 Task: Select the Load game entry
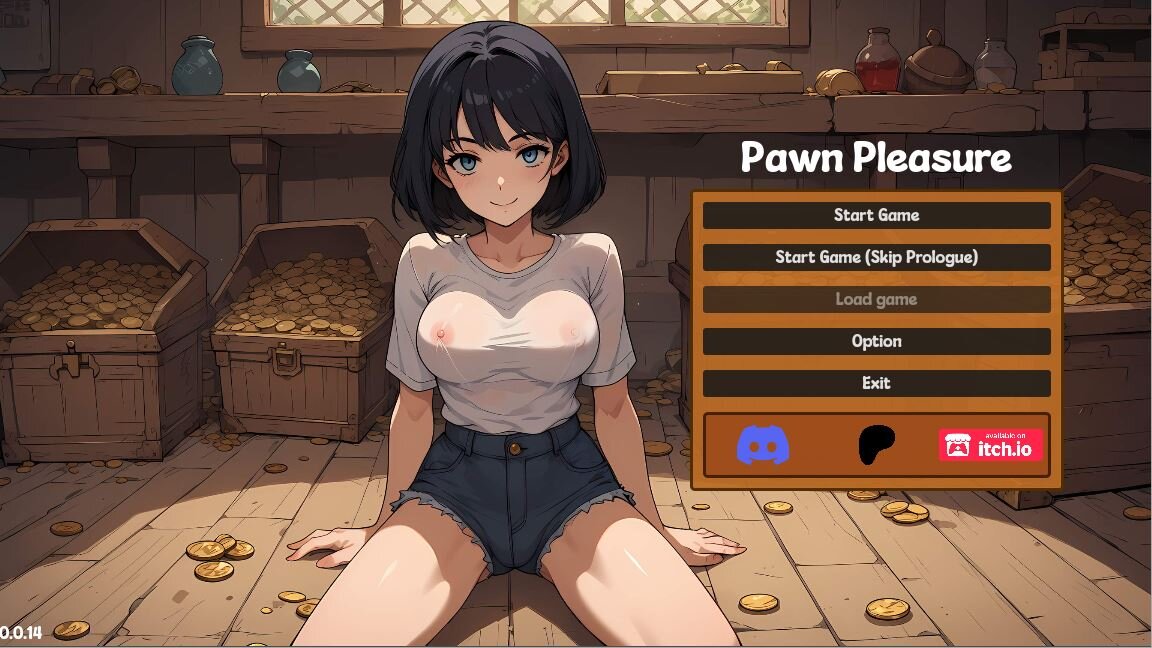[x=876, y=299]
